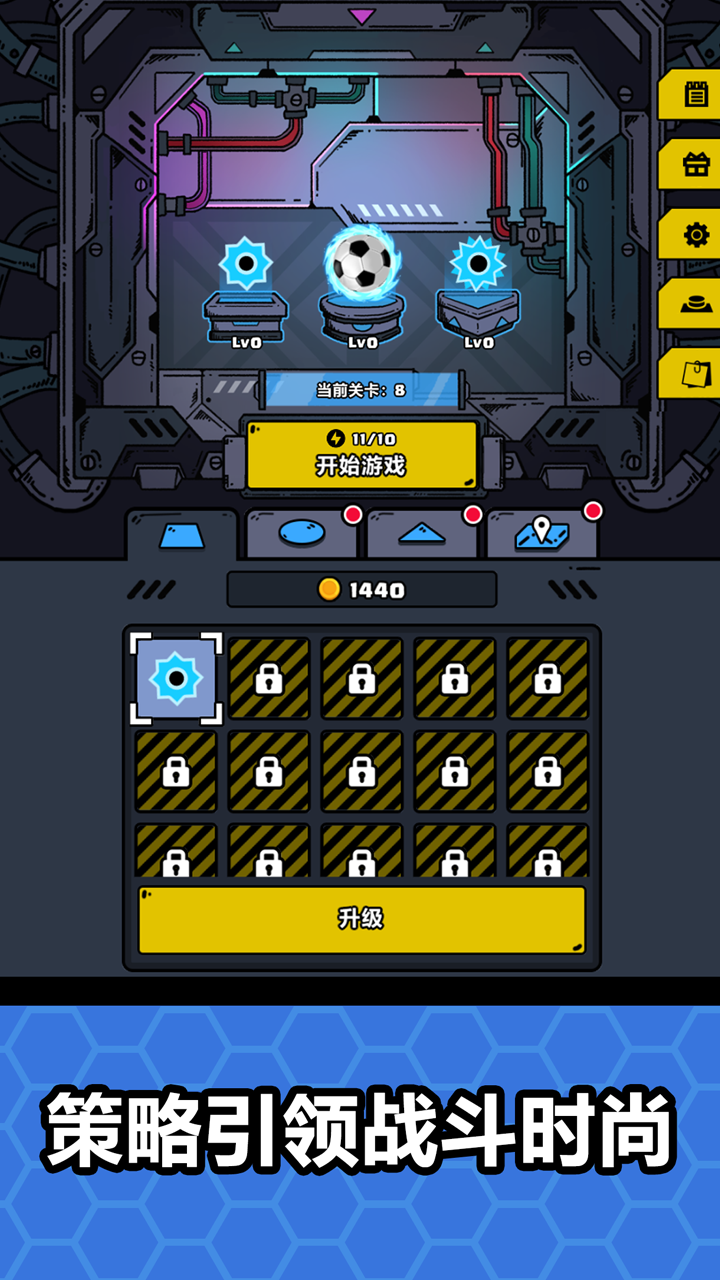Switch to the blue trapezoid tab
The width and height of the screenshot is (720, 1280).
coord(181,536)
